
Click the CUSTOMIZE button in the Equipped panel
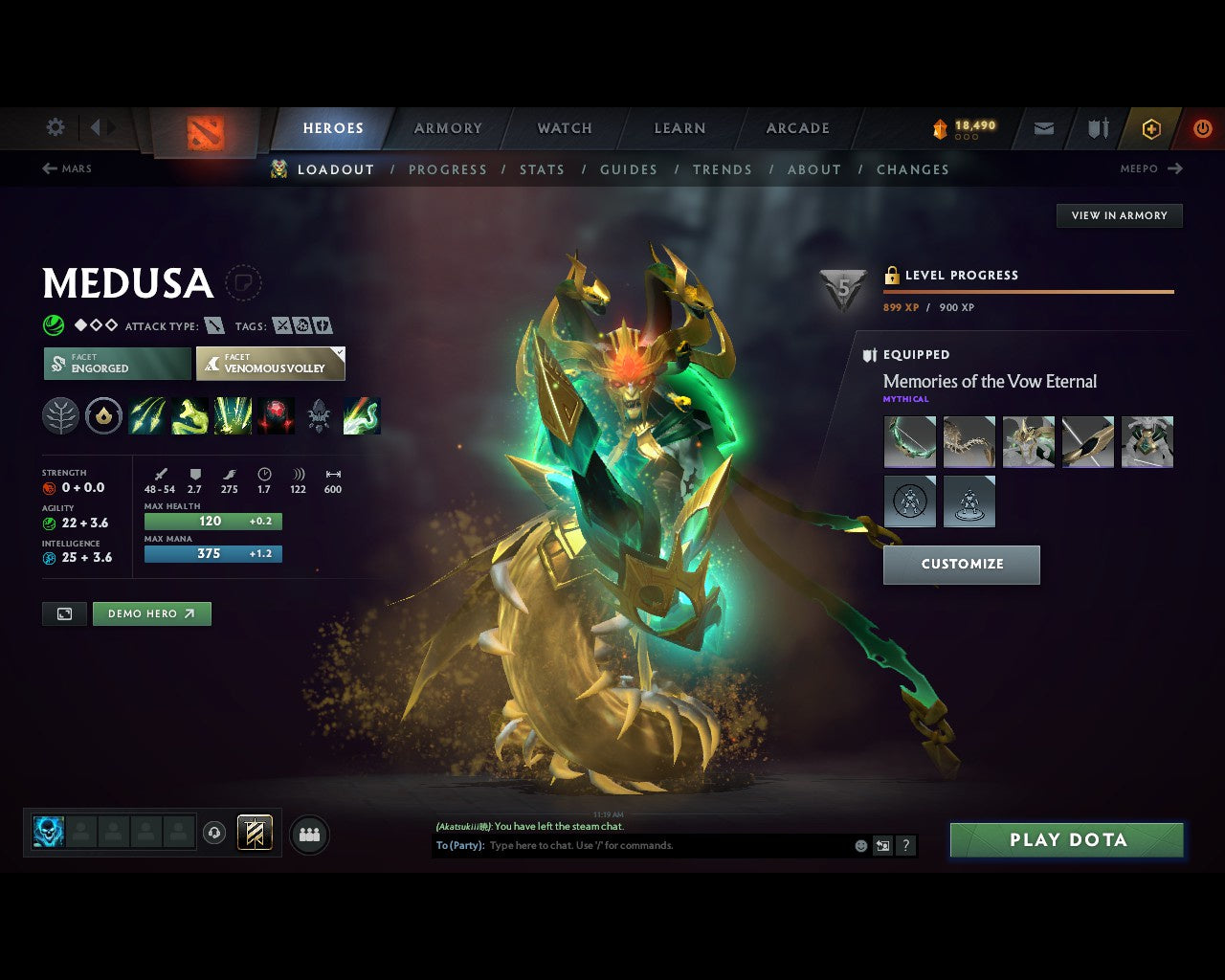pyautogui.click(x=961, y=565)
